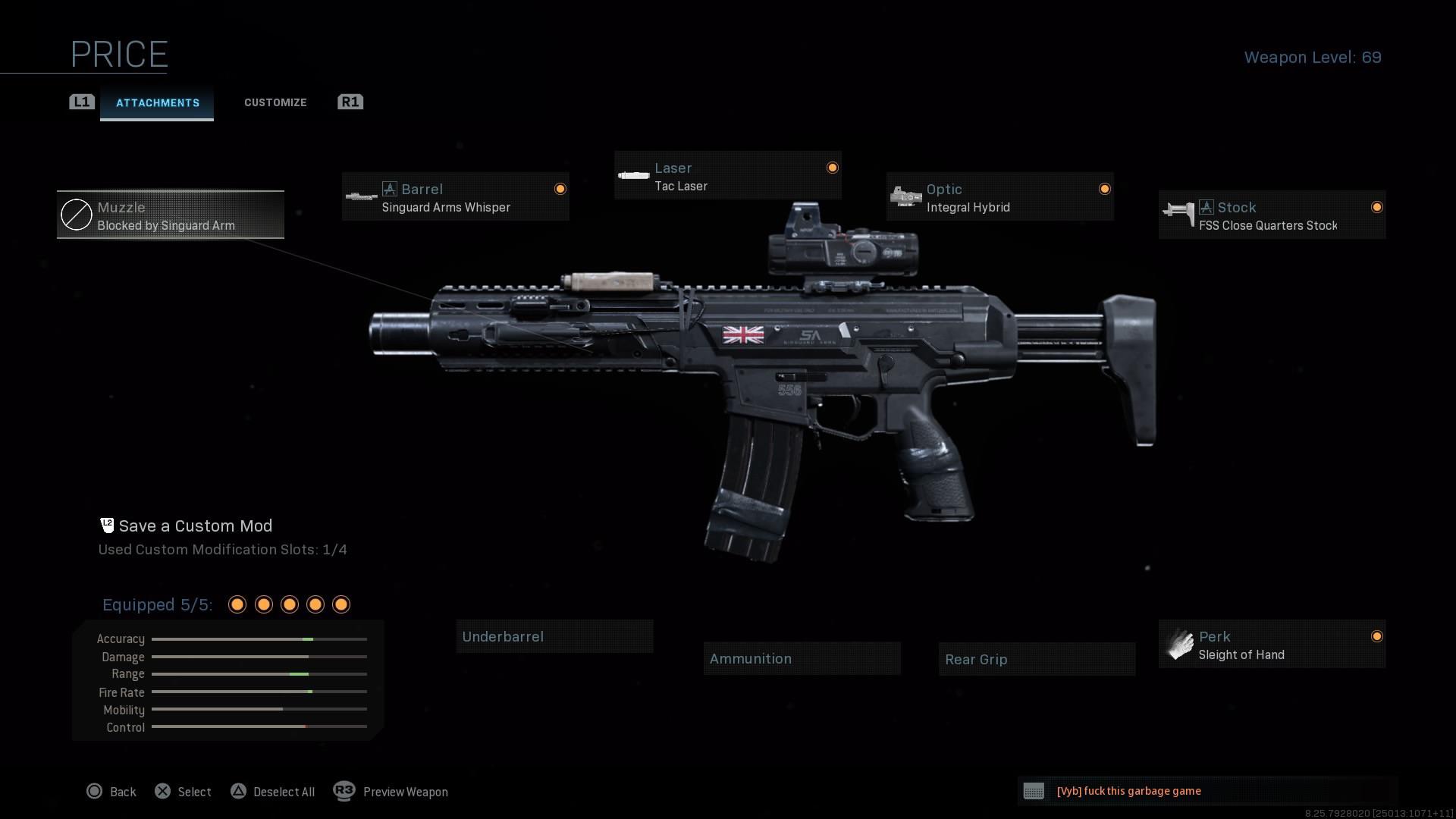Switch to the Attachments tab
Viewport: 1456px width, 819px height.
(x=157, y=103)
